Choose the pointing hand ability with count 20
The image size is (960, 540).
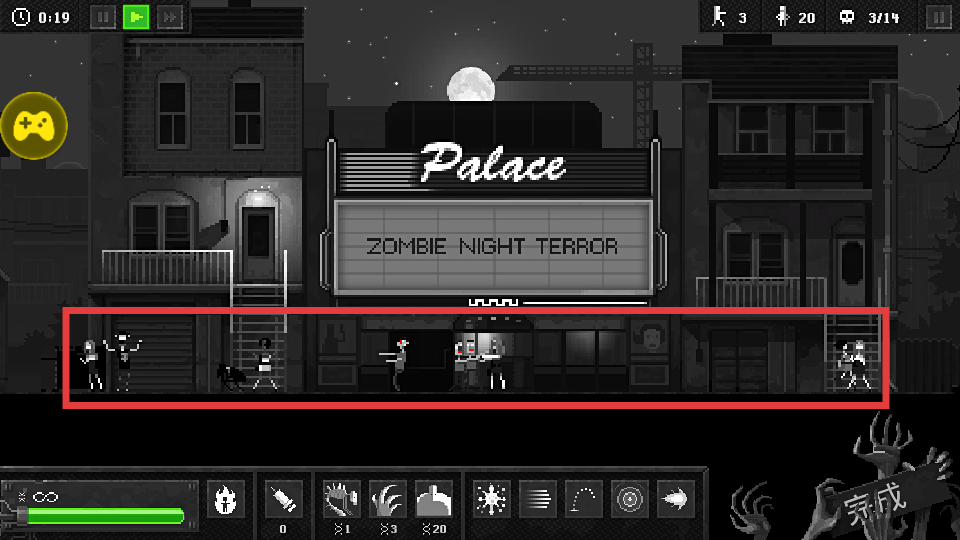[x=434, y=499]
